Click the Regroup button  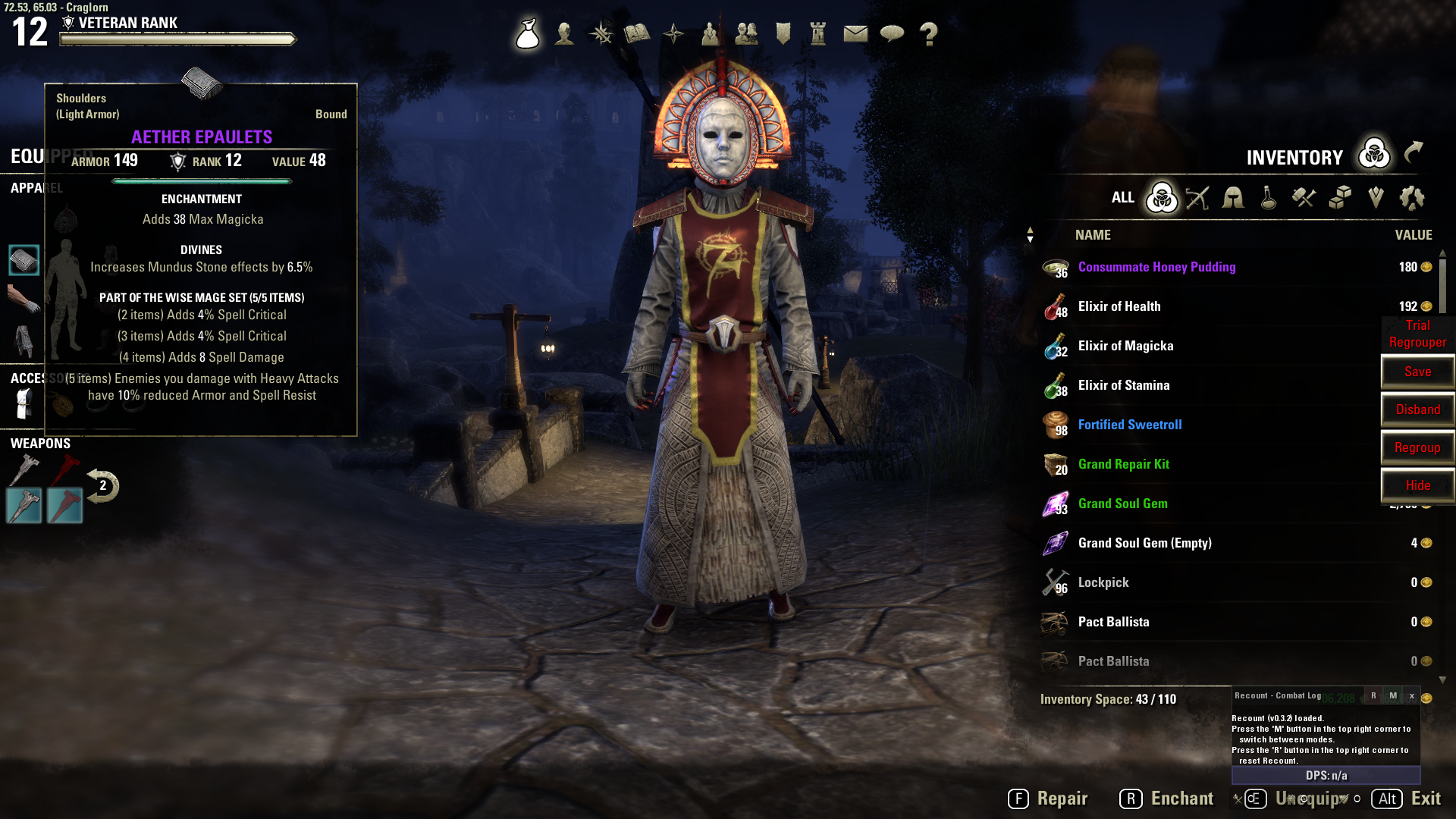[x=1417, y=447]
